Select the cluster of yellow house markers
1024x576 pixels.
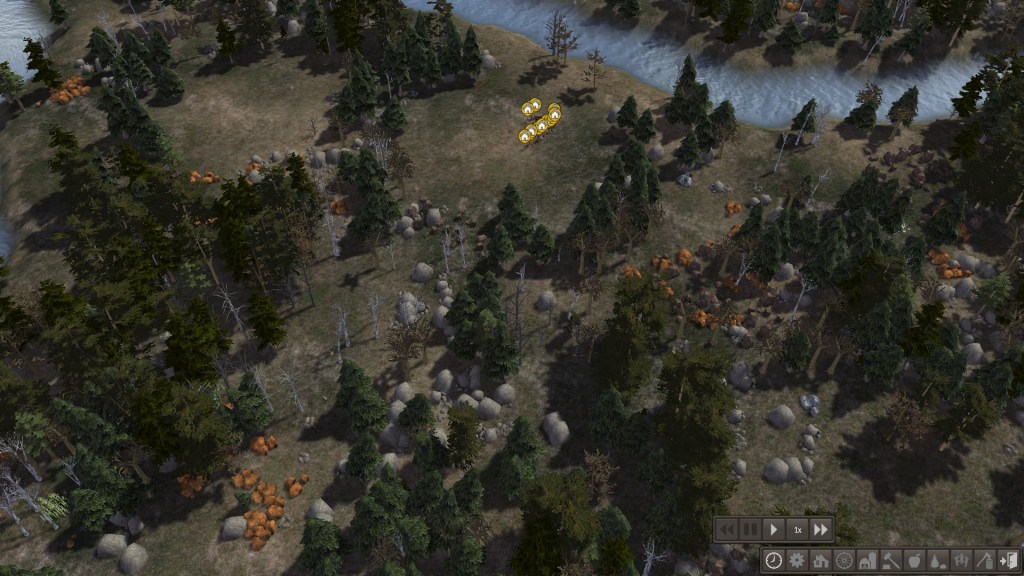(540, 121)
